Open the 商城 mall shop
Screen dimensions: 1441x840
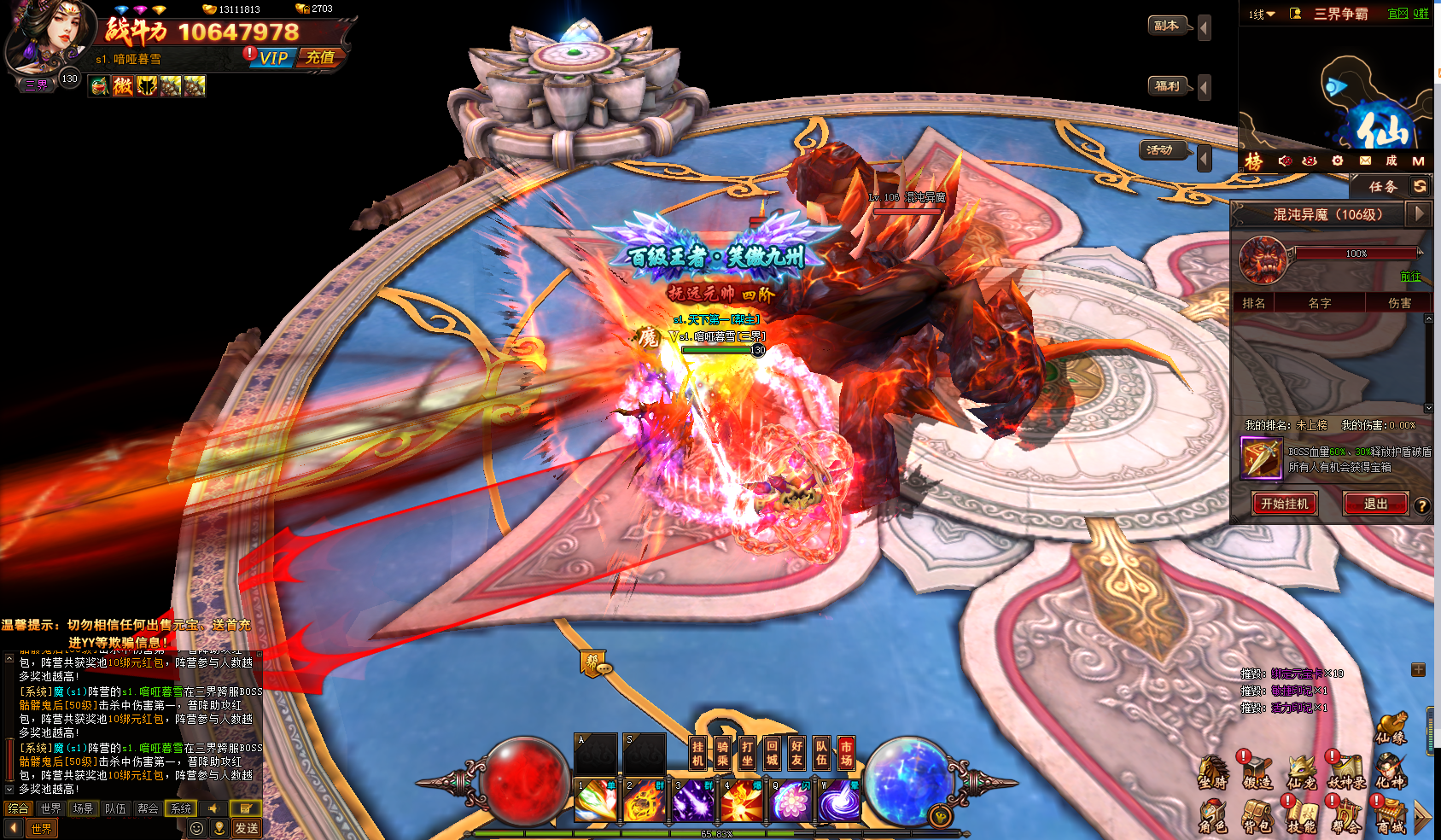1390,817
